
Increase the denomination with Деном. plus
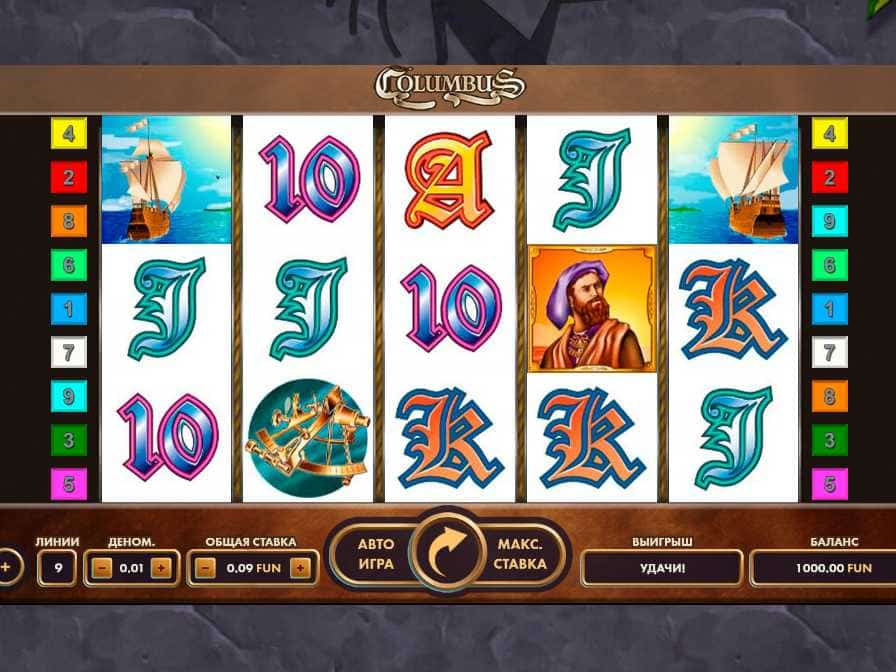(163, 568)
